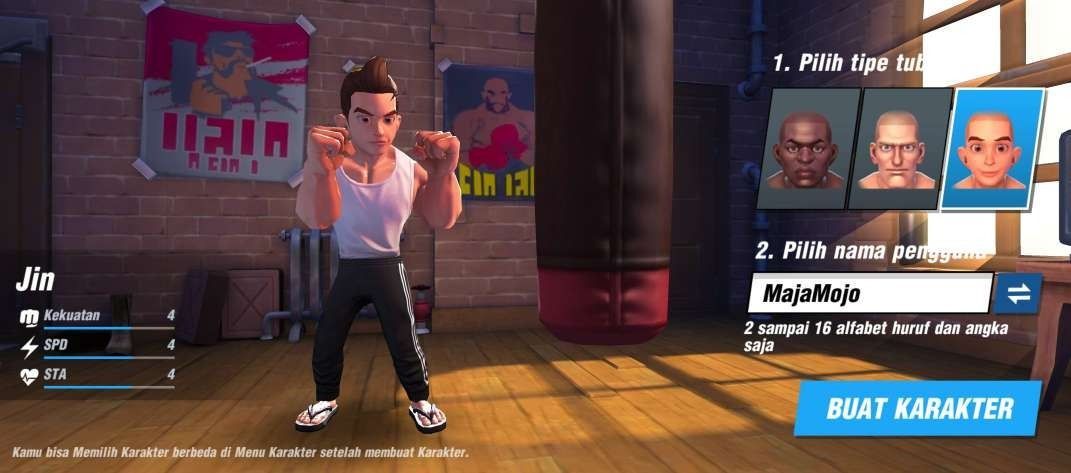Randomize username with the swap arrows button
Image resolution: width=1071 pixels, height=473 pixels.
point(1018,294)
